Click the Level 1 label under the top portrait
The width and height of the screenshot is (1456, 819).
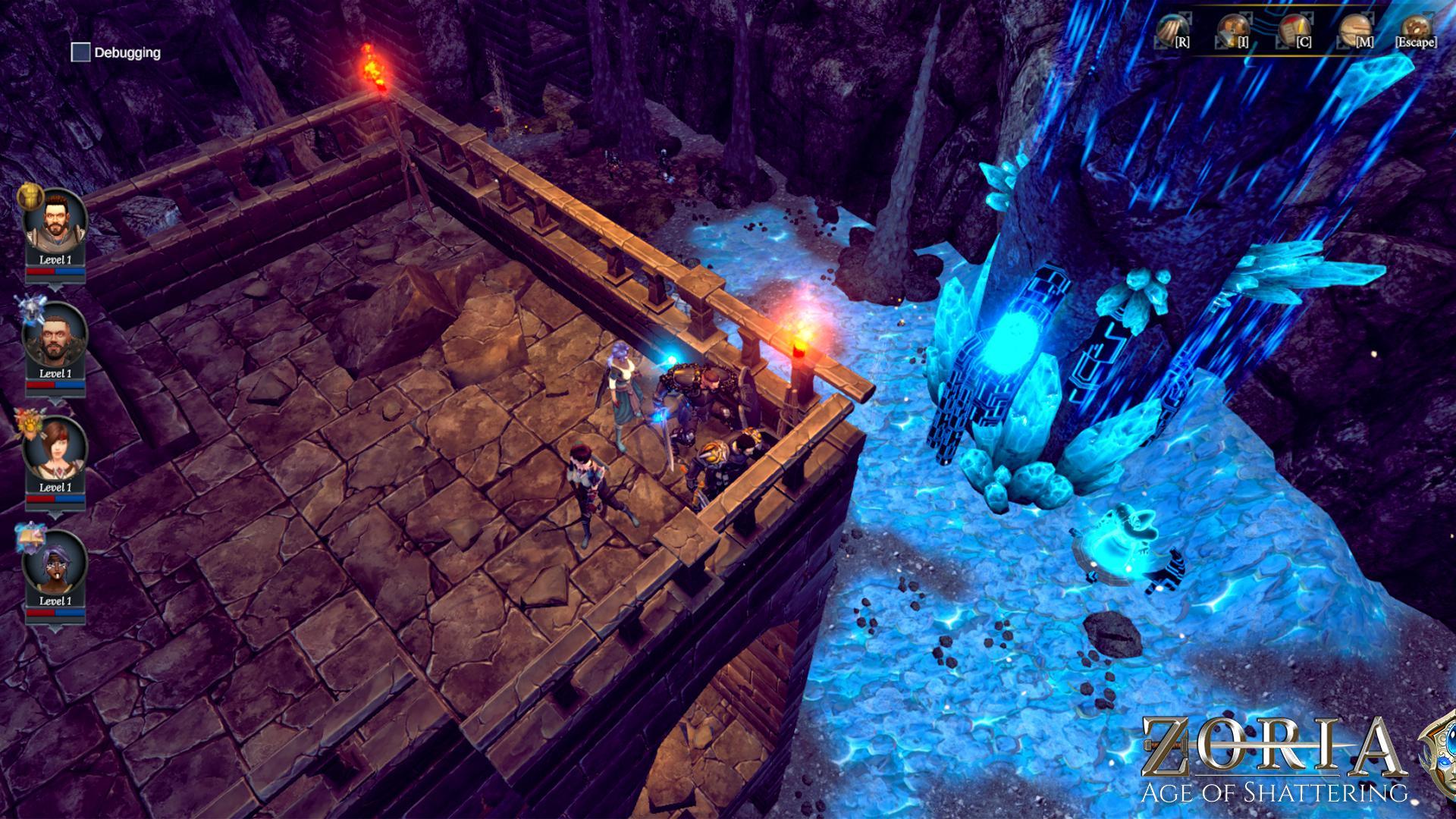[55, 260]
